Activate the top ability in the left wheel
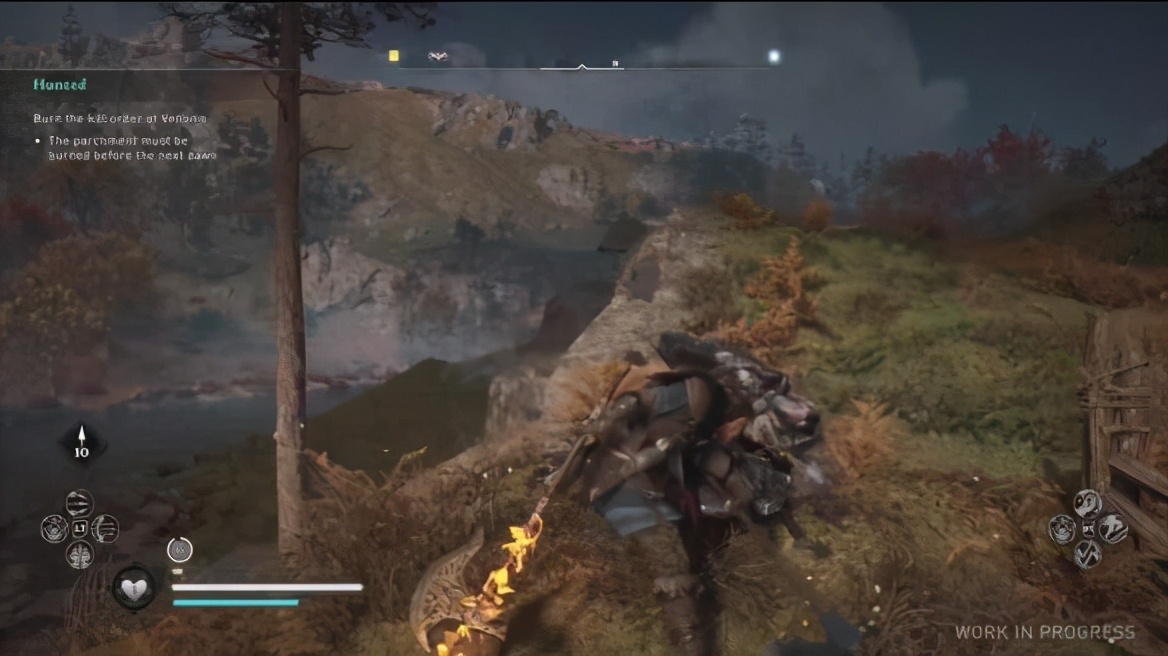This screenshot has width=1168, height=656. (79, 503)
